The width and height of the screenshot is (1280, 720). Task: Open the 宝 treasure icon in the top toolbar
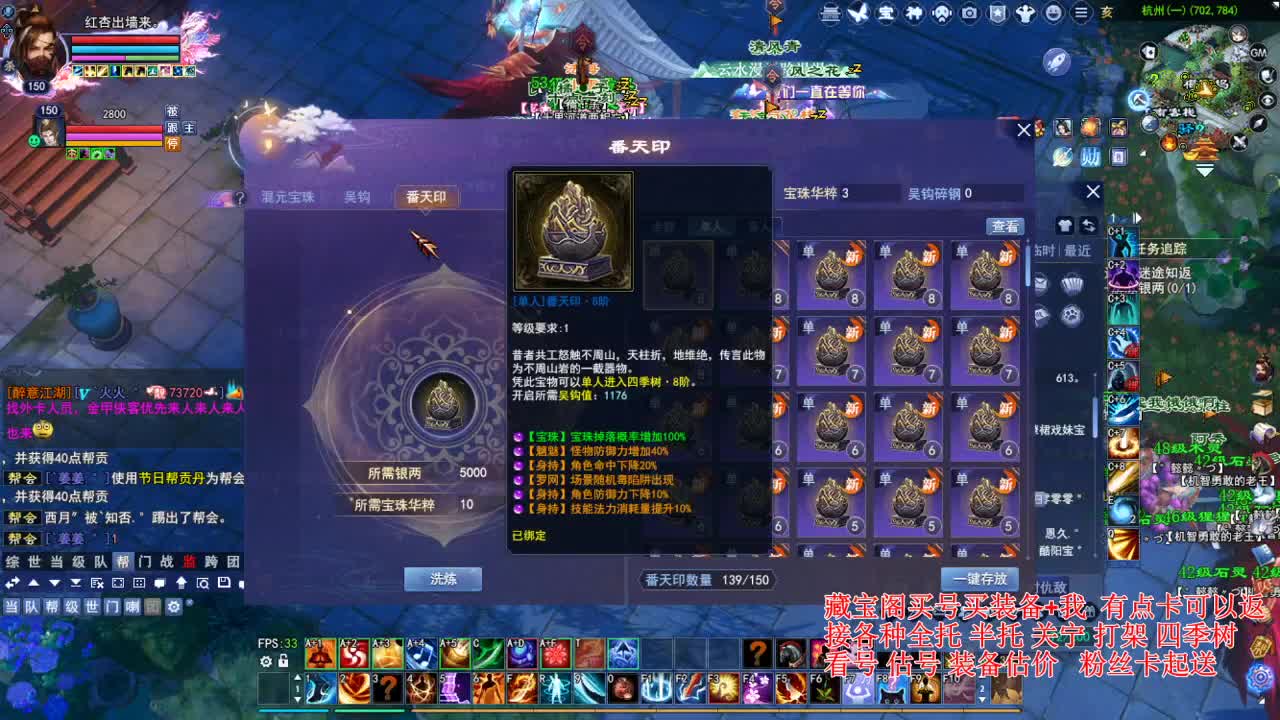coord(887,14)
